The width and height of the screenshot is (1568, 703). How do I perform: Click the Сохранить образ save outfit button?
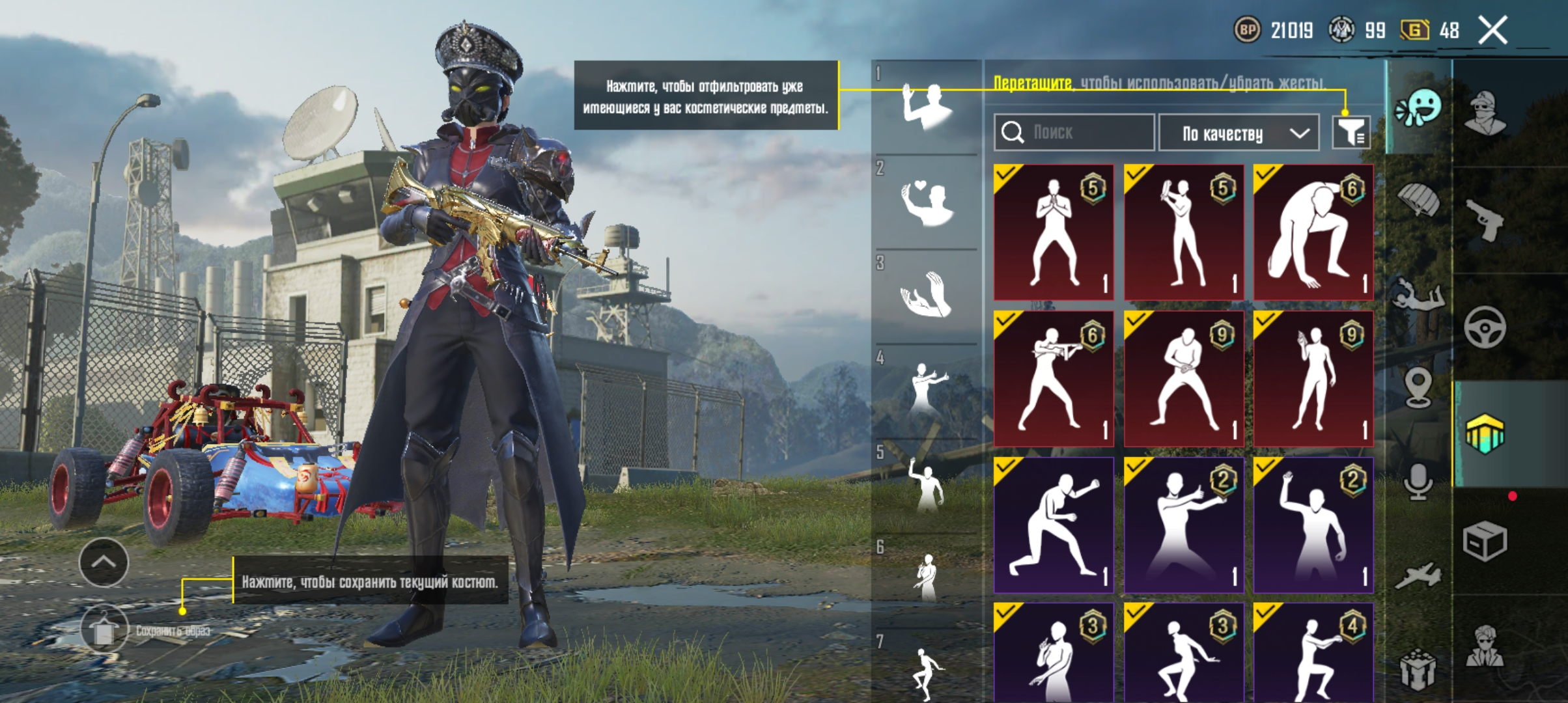pyautogui.click(x=104, y=629)
